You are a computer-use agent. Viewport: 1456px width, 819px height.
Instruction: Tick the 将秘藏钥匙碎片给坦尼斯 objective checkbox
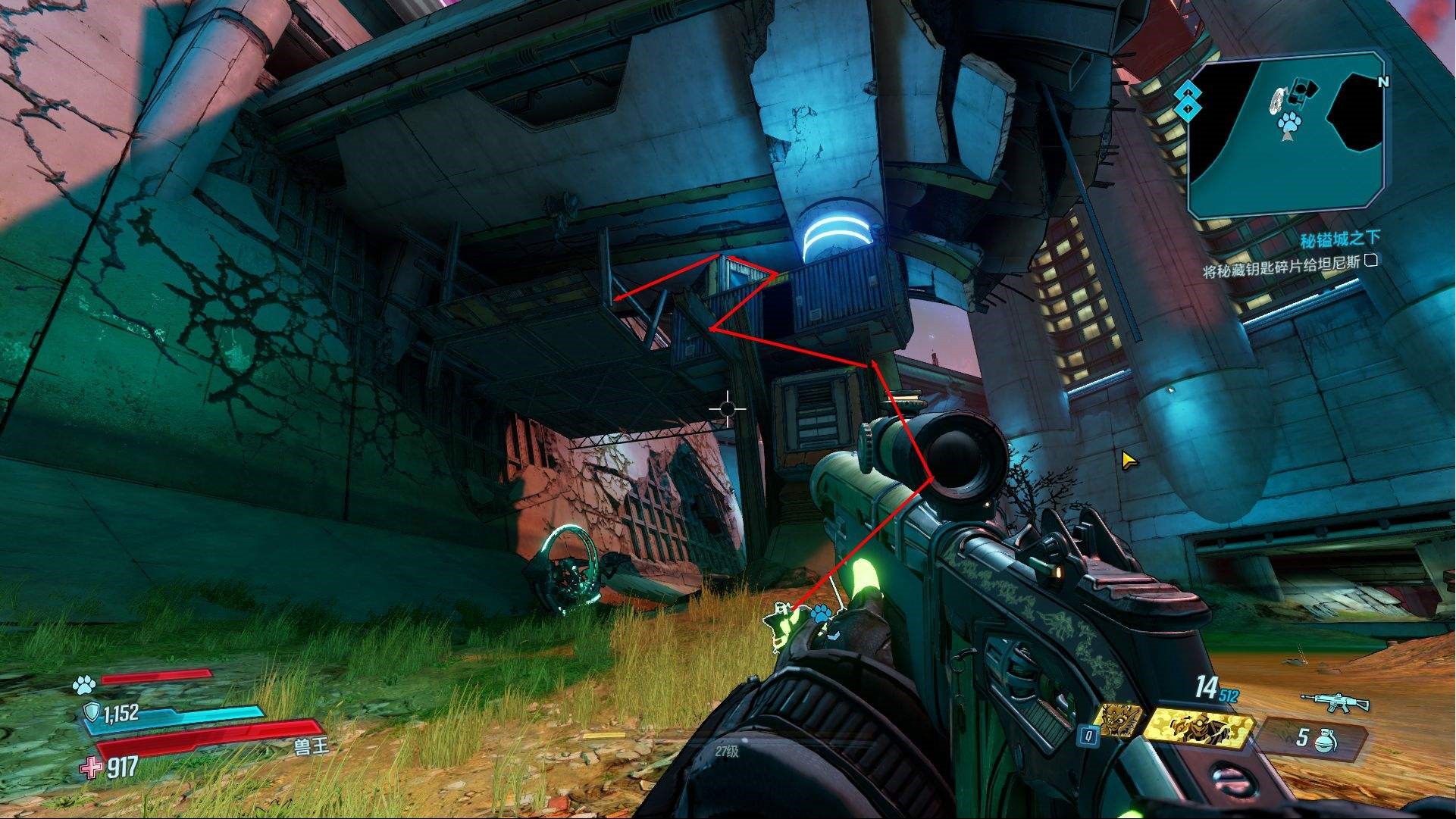[1370, 261]
